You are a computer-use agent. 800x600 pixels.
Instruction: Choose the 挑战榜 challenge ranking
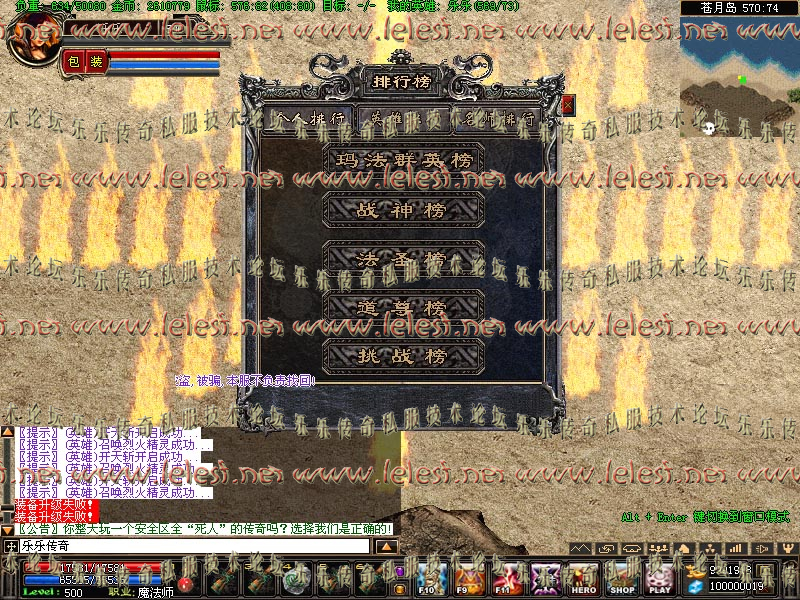[405, 355]
